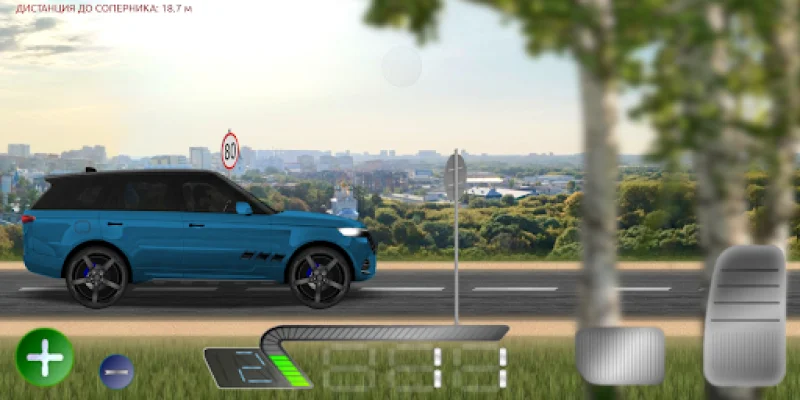Tap the blue minus gear-down button
The width and height of the screenshot is (800, 400).
pyautogui.click(x=116, y=372)
